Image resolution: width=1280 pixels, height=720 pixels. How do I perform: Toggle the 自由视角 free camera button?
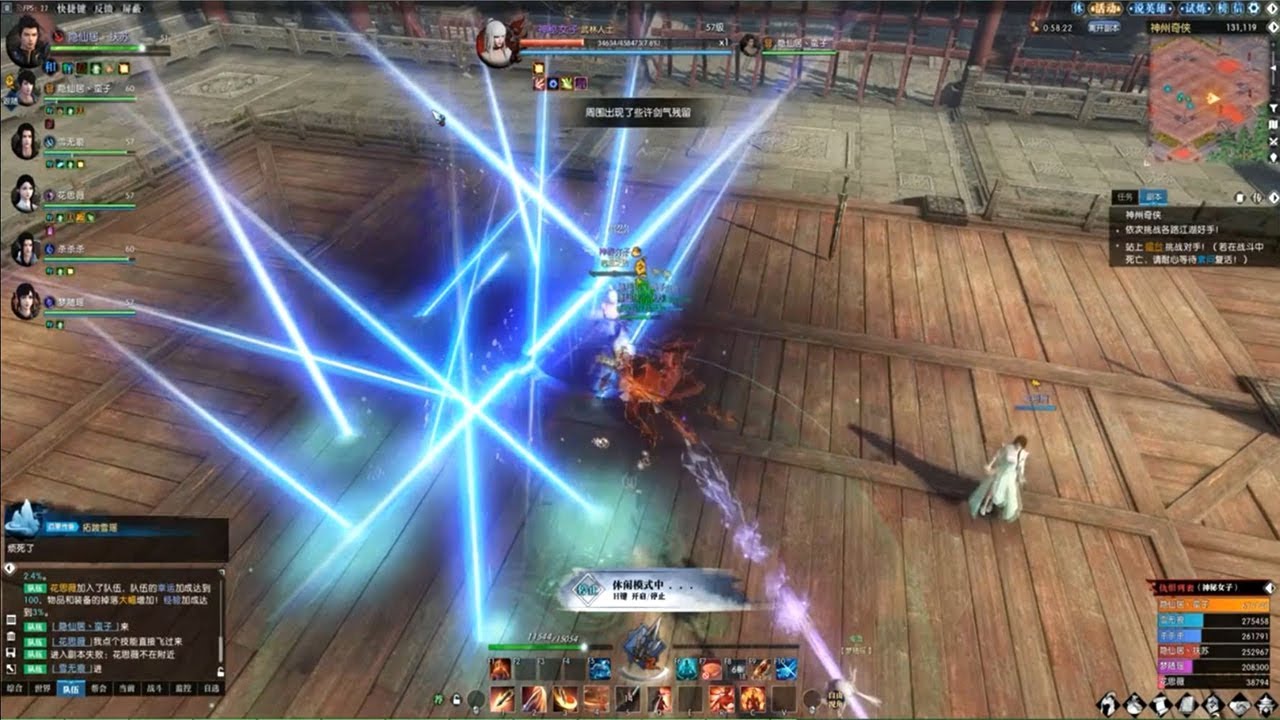click(x=836, y=698)
